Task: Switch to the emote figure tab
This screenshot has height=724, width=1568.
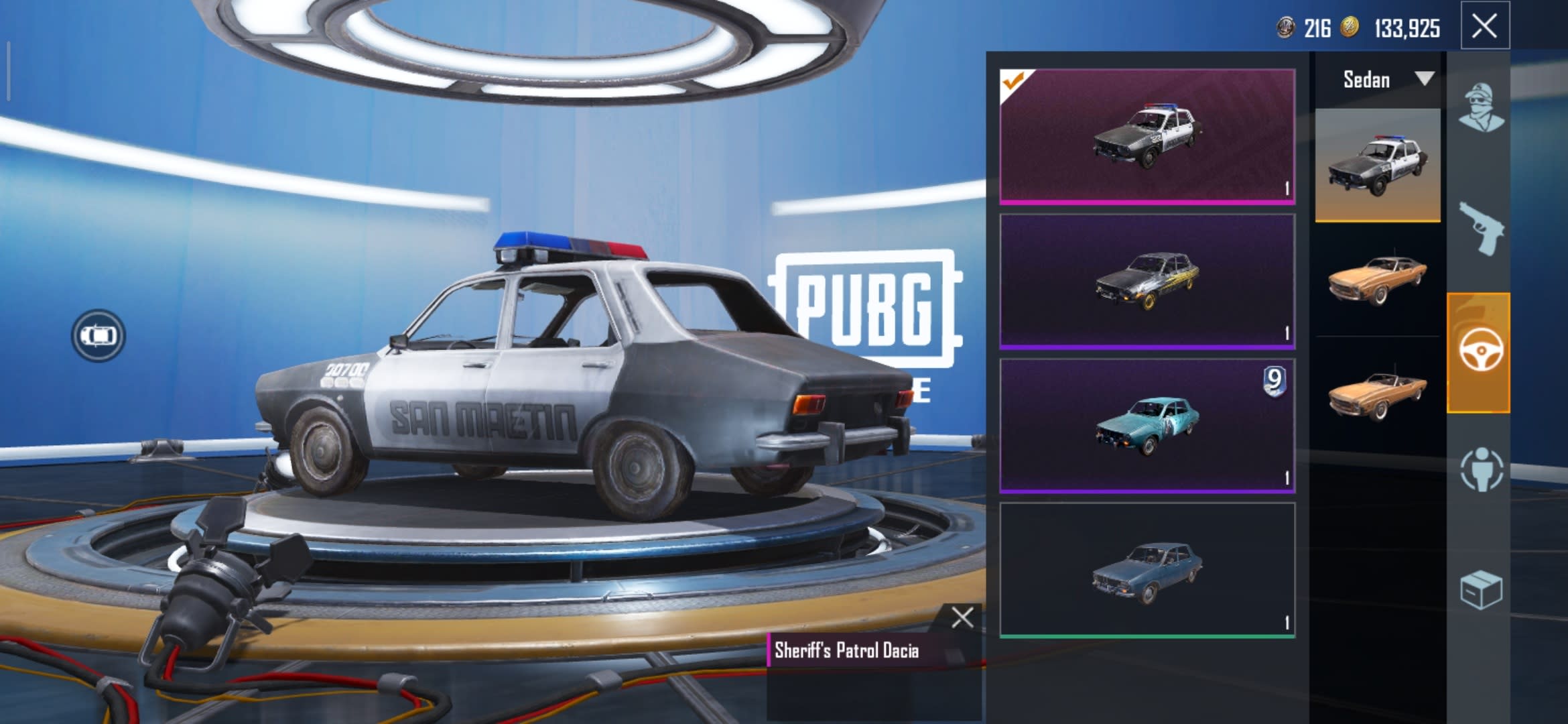Action: click(x=1480, y=469)
